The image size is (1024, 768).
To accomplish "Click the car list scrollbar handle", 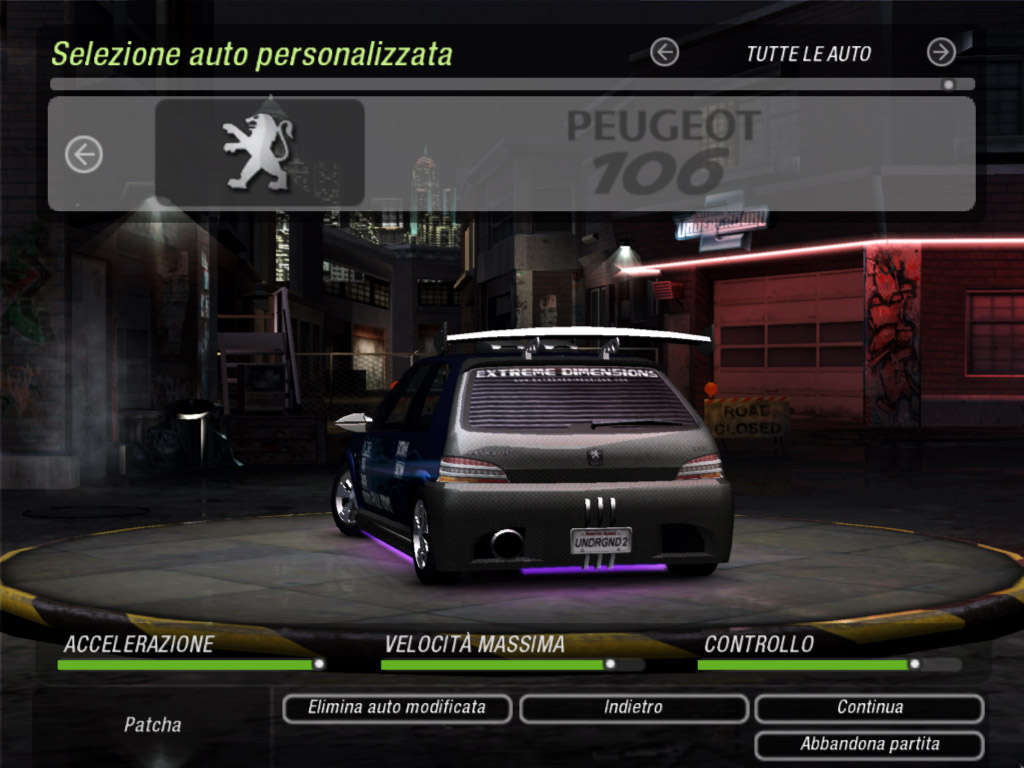I will click(x=948, y=85).
